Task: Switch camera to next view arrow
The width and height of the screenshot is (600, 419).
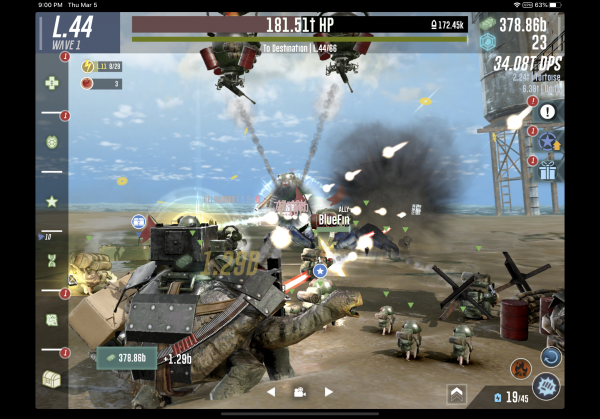Action: point(328,392)
